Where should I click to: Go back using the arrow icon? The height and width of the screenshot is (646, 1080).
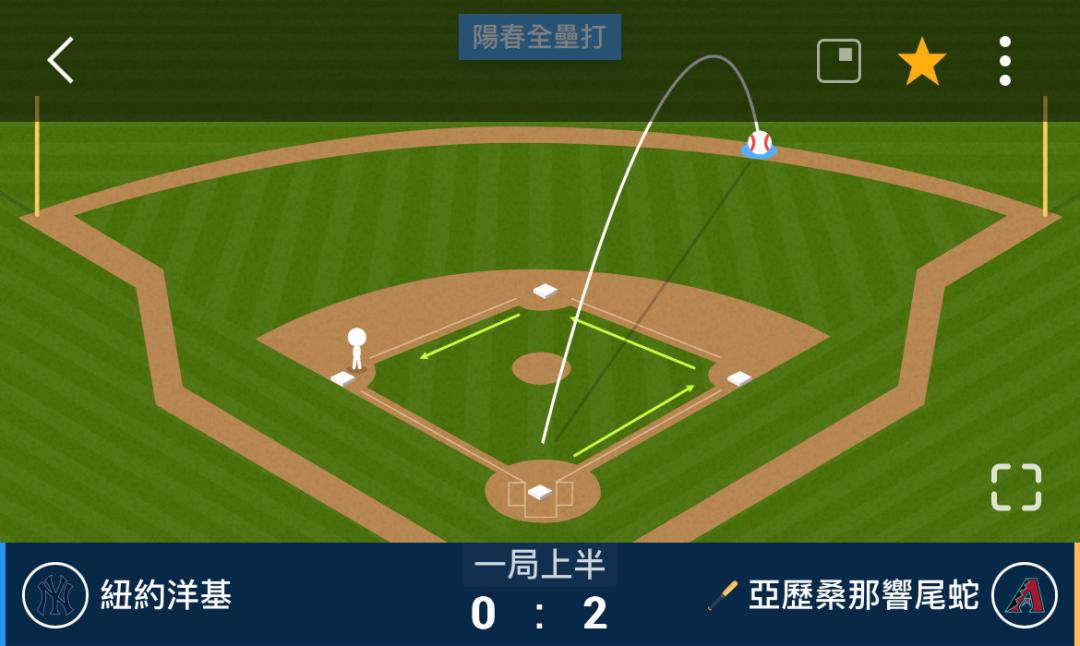tap(61, 61)
